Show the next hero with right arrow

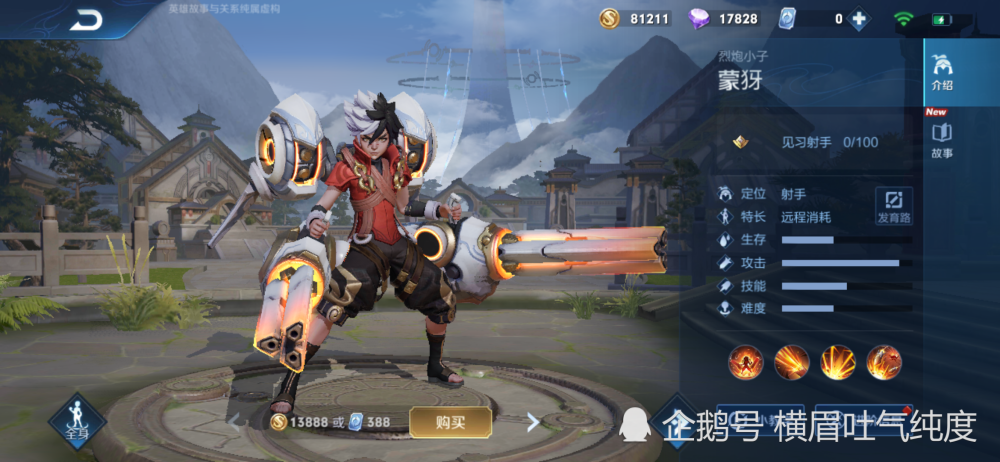click(x=533, y=422)
